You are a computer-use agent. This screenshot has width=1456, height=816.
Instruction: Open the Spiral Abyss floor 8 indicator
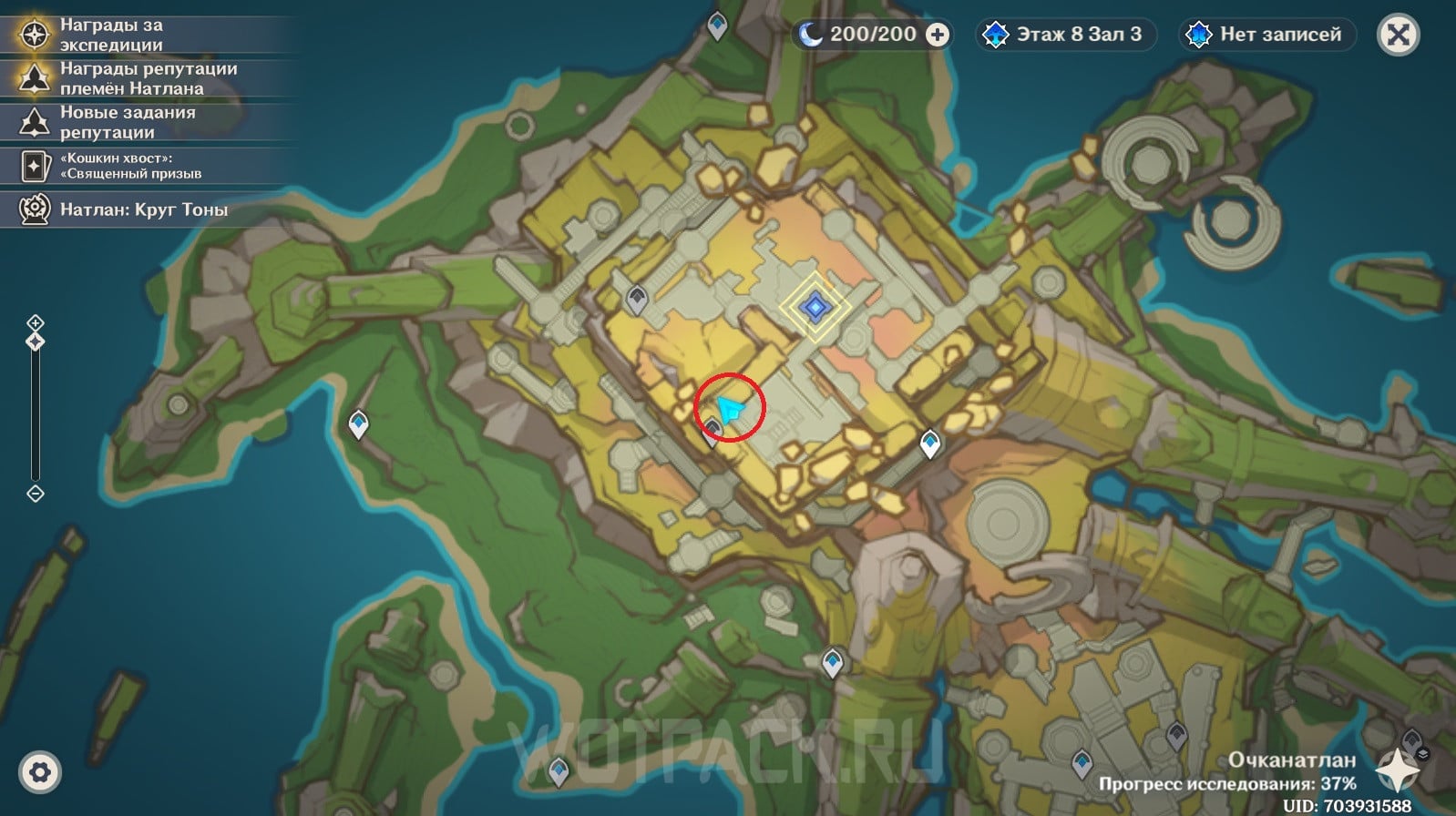1065,35
